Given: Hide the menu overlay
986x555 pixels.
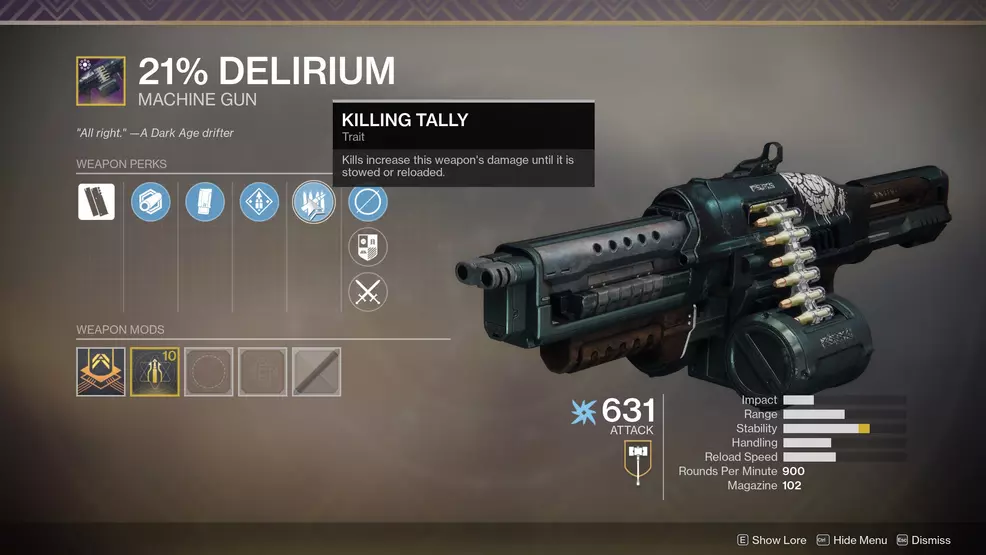Looking at the screenshot, I should [852, 540].
